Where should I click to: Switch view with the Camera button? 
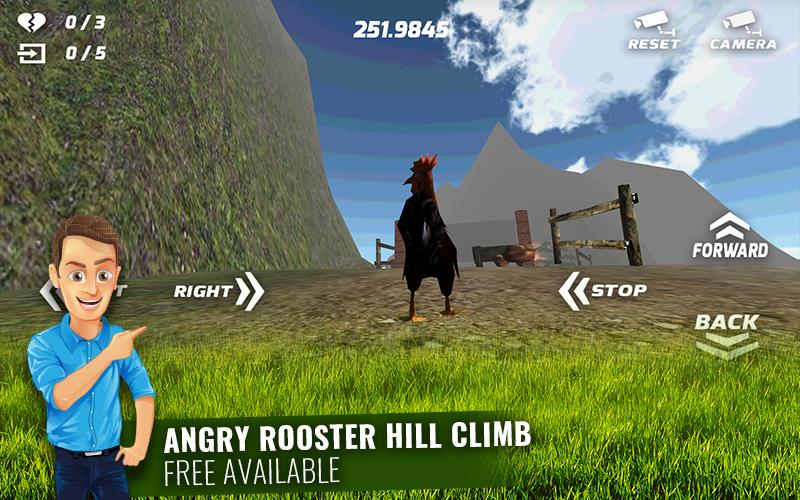(742, 30)
